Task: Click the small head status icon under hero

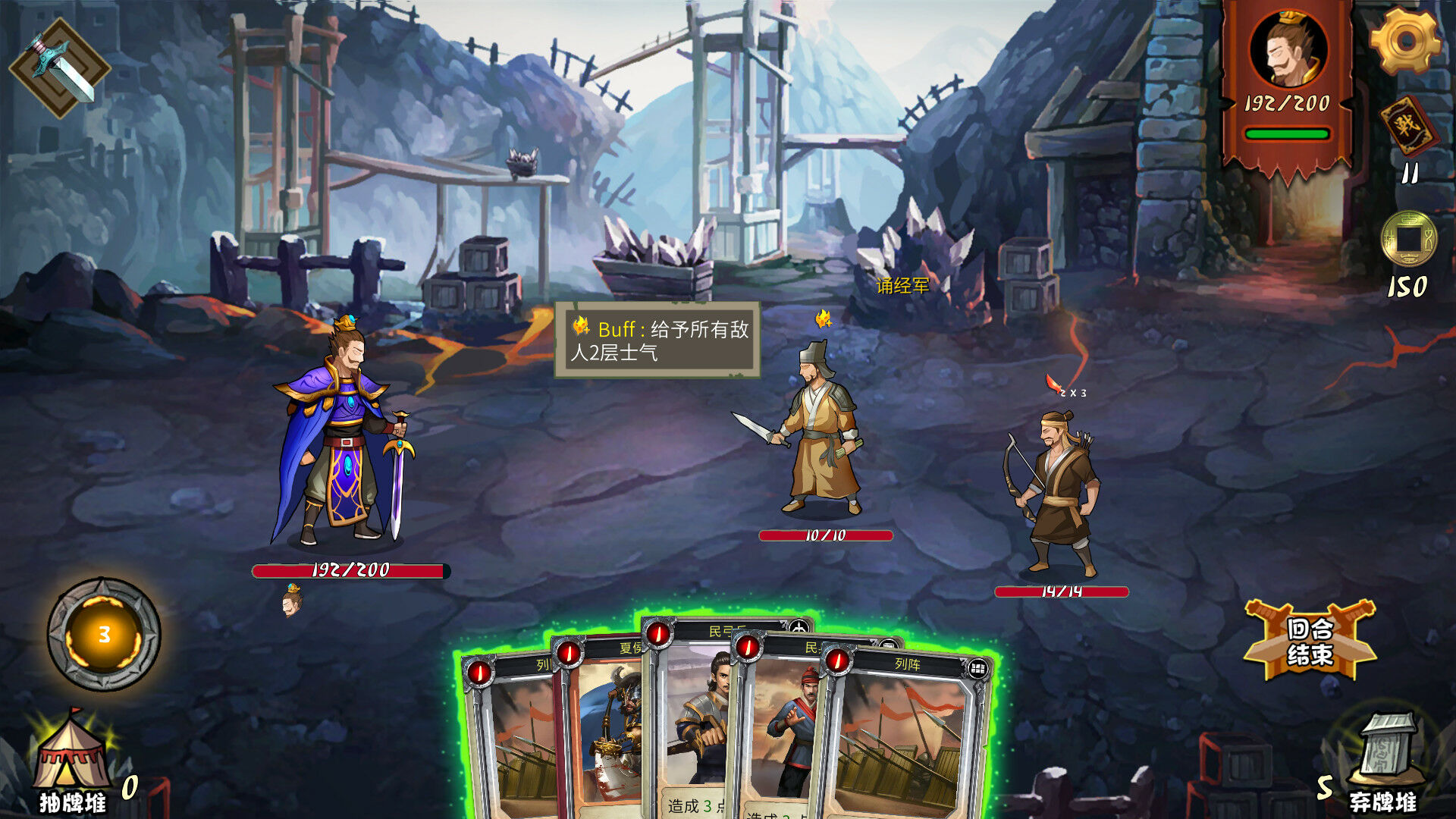Action: coord(292,601)
